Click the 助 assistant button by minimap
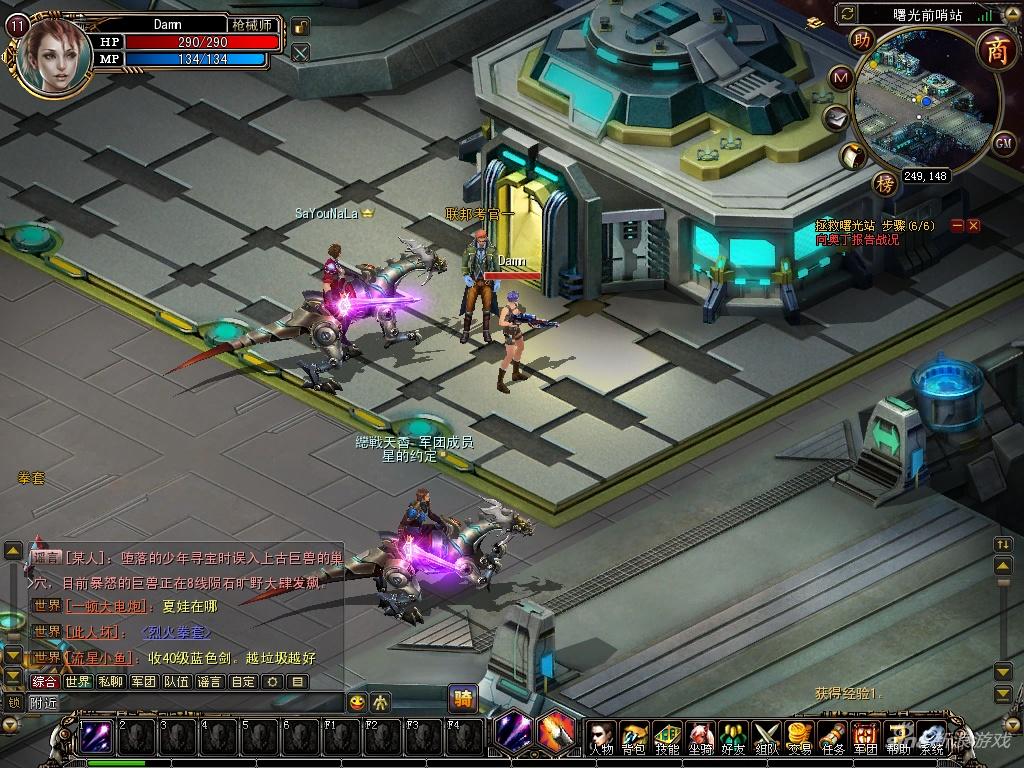This screenshot has height=768, width=1024. point(861,40)
